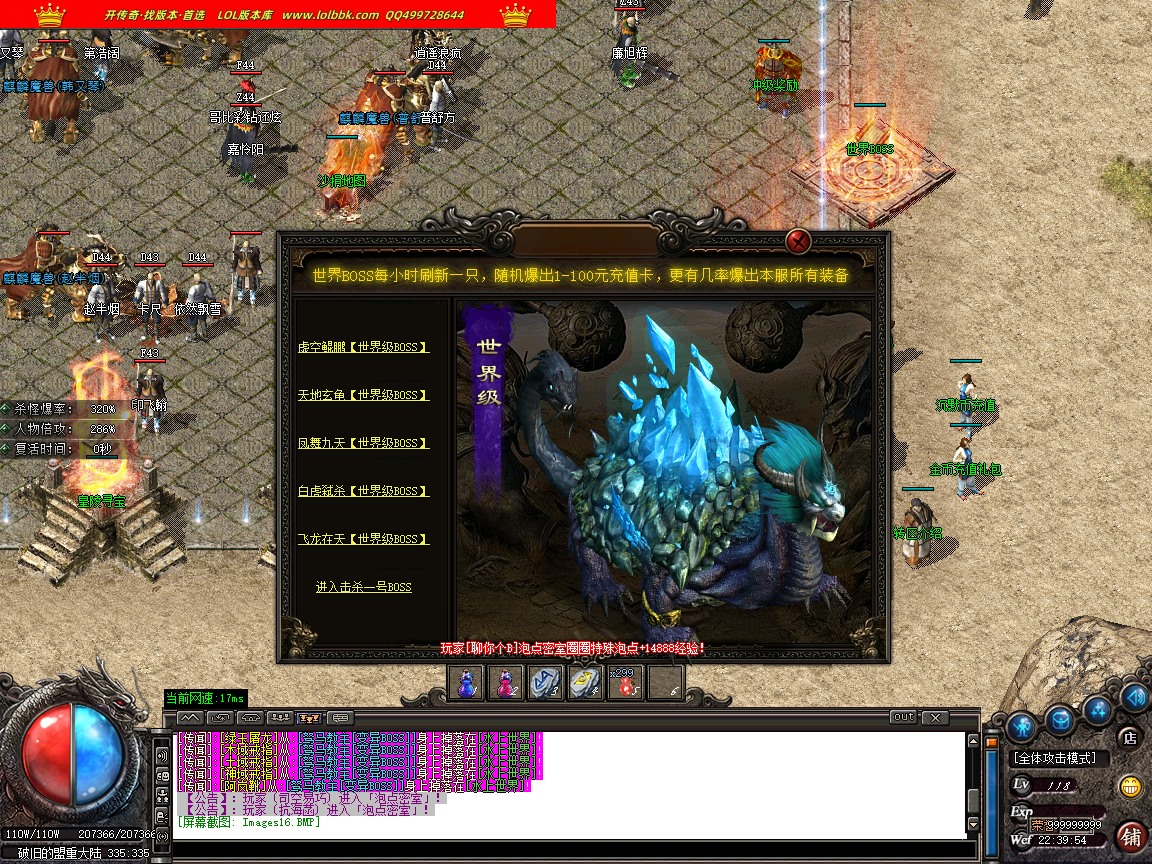Open the smiley emoticon button

1131,786
